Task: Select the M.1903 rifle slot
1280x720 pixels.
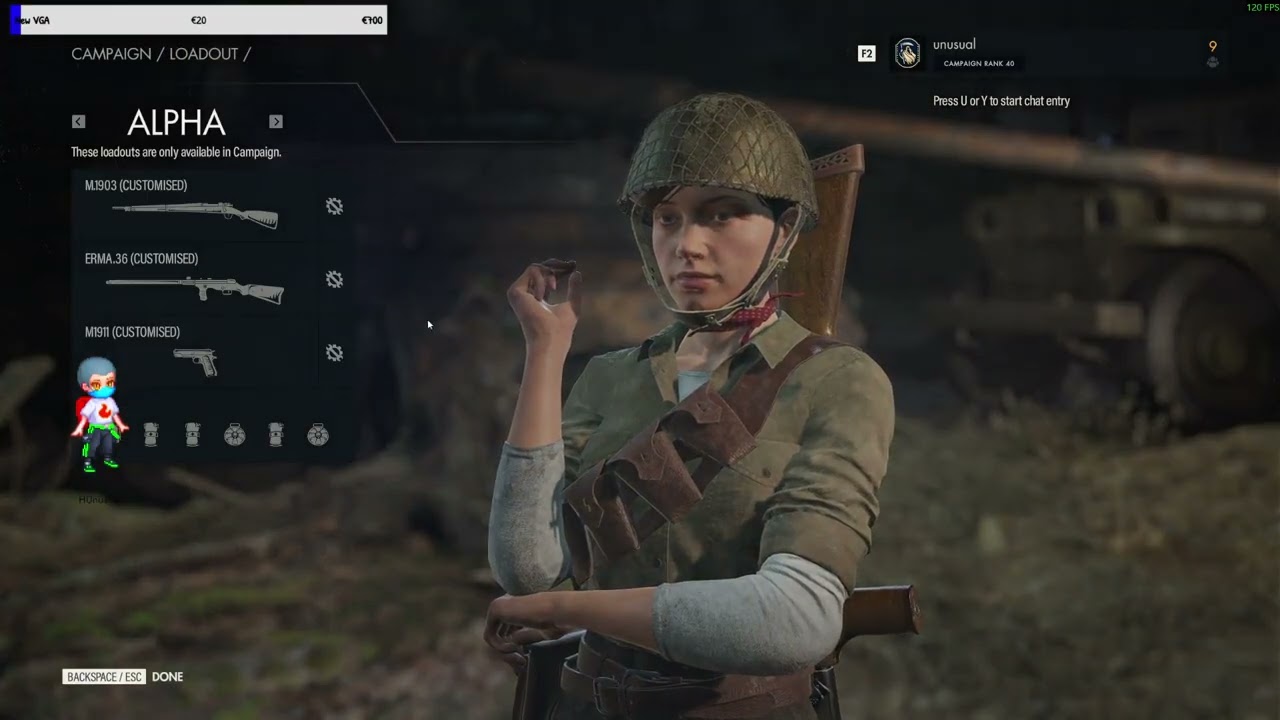Action: 195,206
